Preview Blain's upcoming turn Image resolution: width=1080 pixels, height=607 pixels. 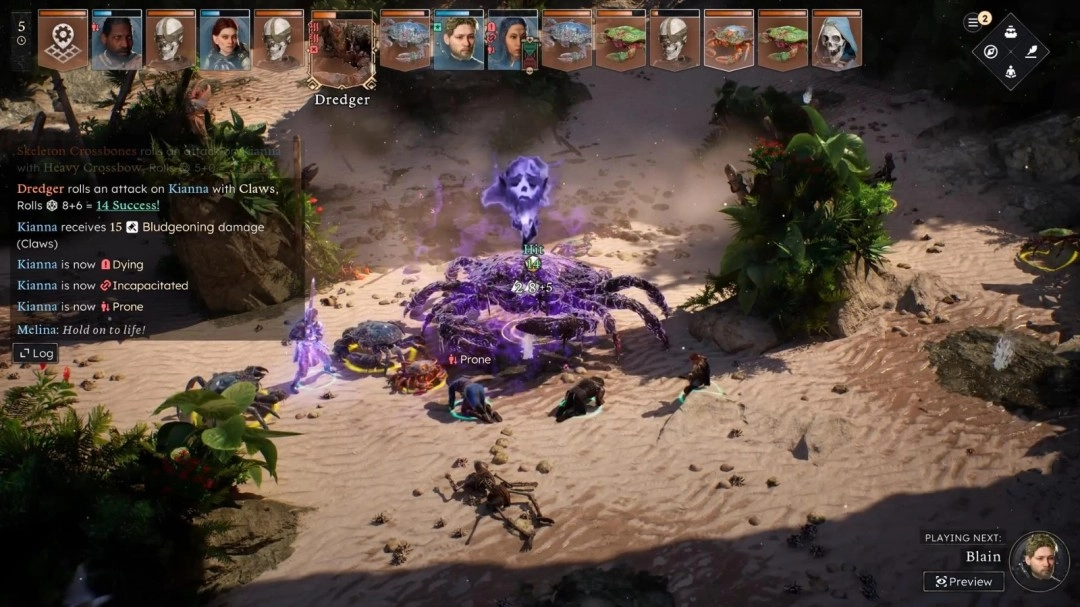coord(964,581)
